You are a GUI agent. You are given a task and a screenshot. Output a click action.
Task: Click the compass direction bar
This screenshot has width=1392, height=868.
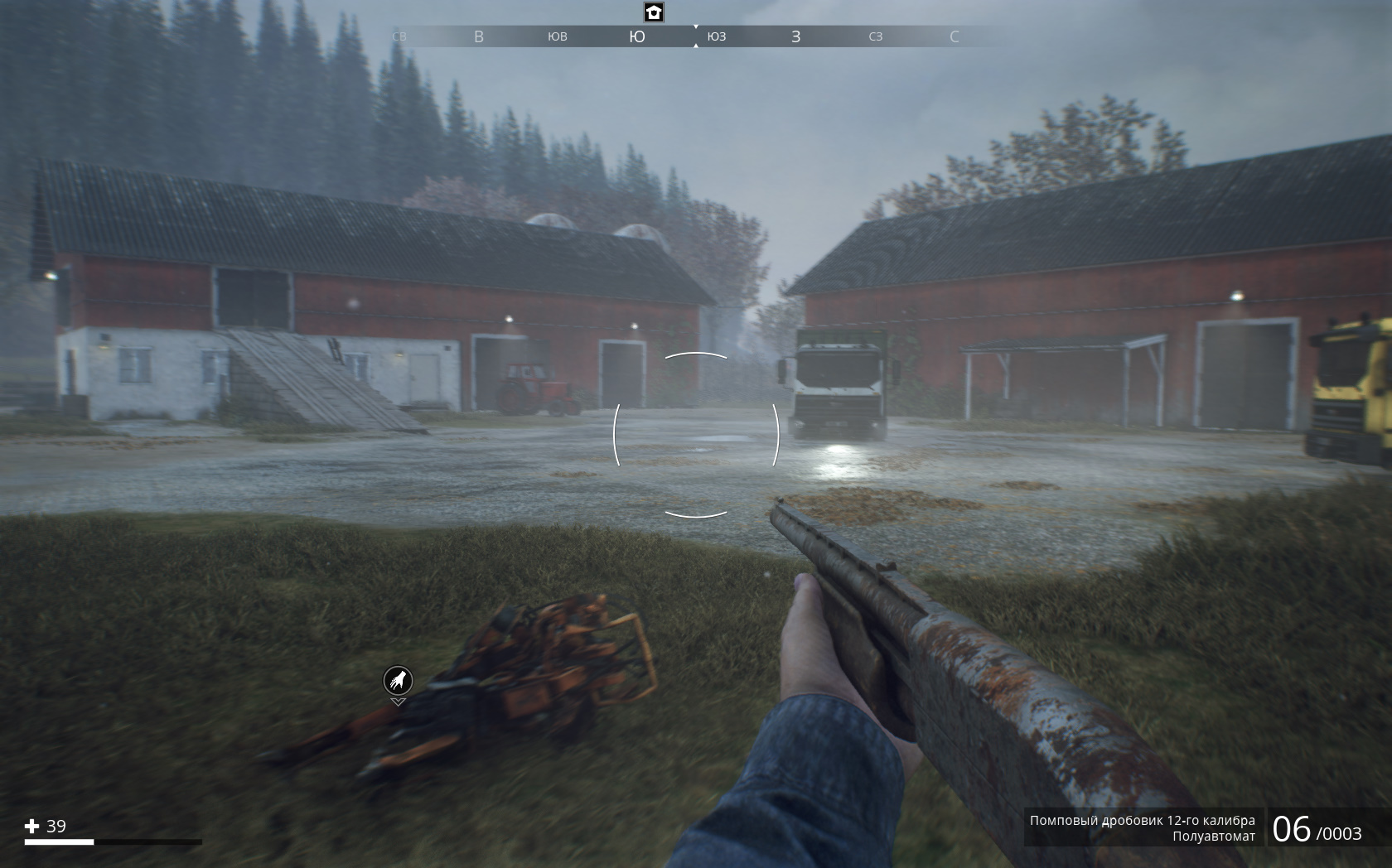694,36
